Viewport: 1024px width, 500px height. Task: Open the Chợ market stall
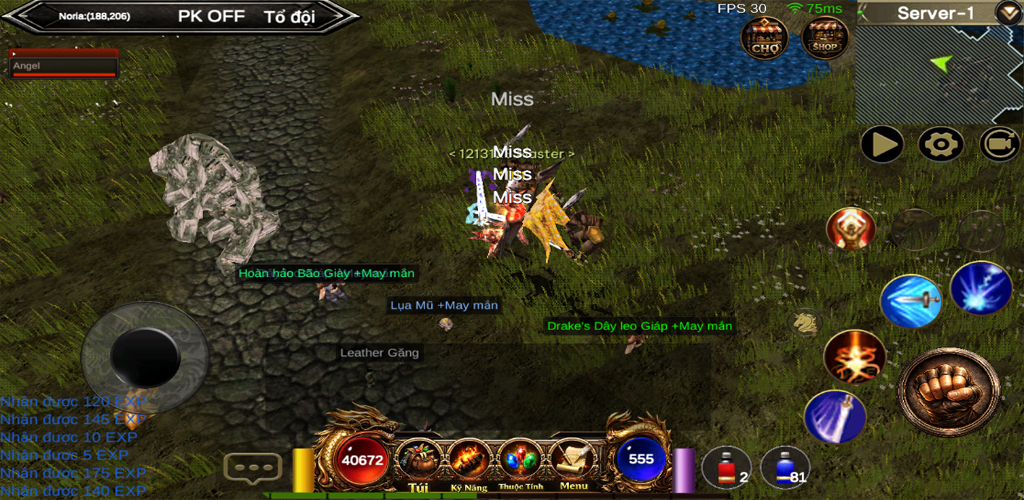click(x=765, y=38)
